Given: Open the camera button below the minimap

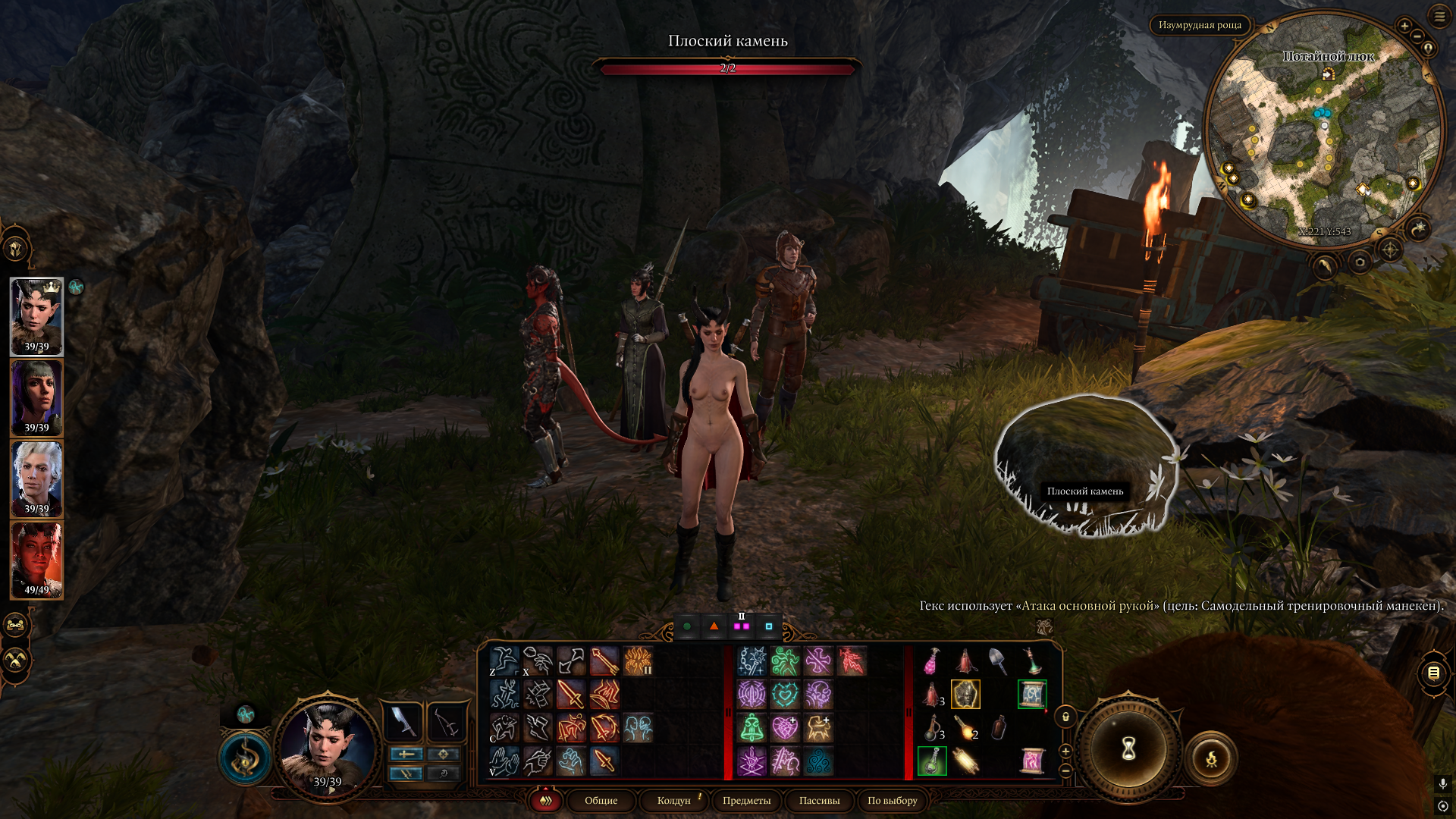Looking at the screenshot, I should coord(1360,262).
